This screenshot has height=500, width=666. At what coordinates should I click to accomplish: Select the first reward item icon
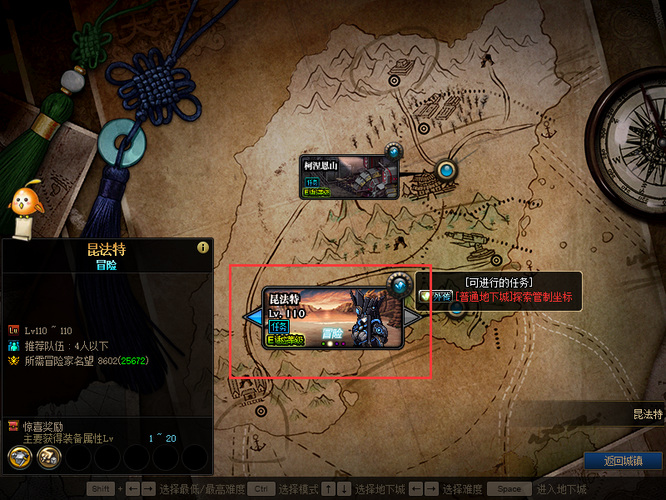tap(19, 457)
